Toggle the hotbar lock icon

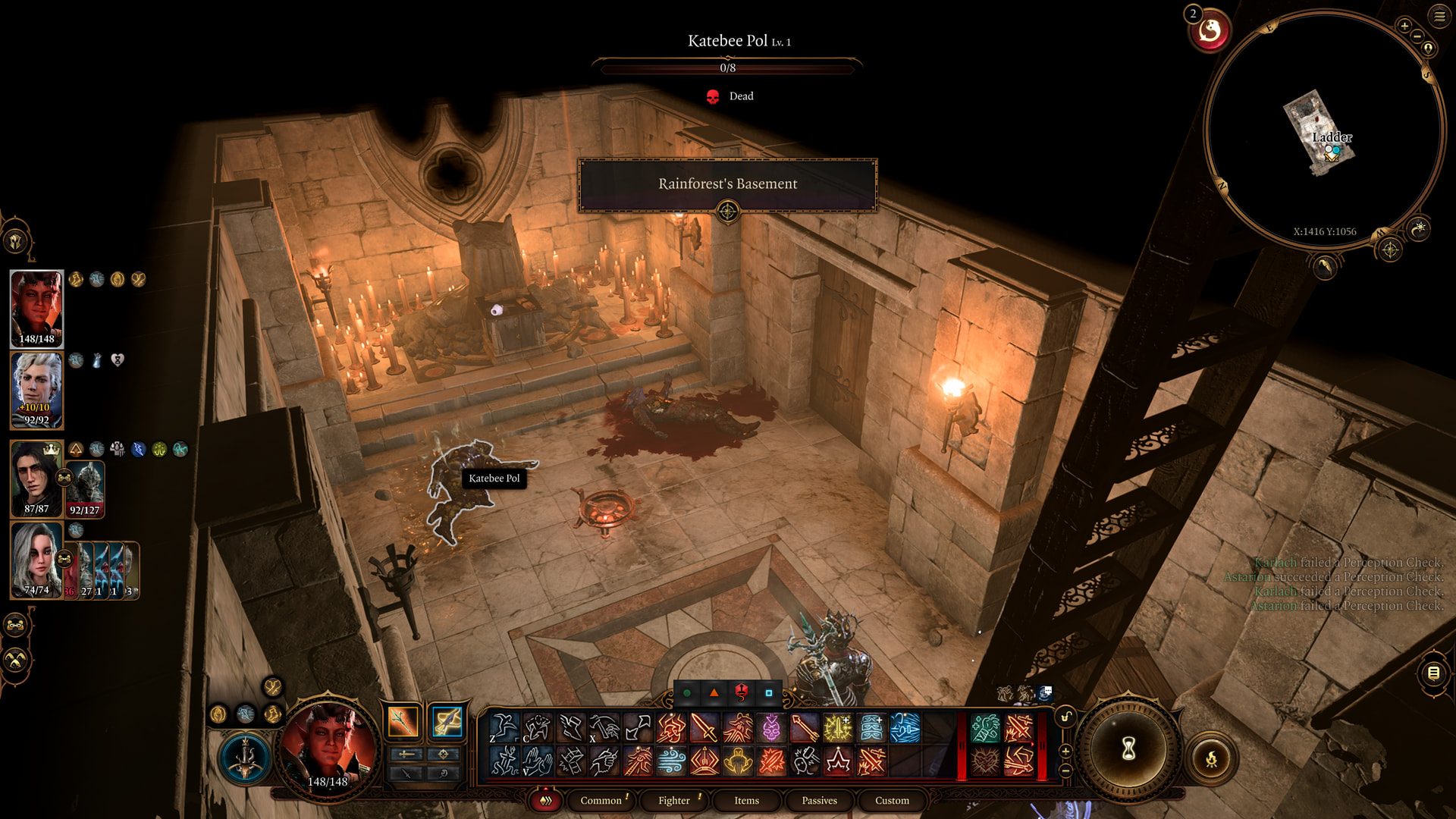(1065, 717)
